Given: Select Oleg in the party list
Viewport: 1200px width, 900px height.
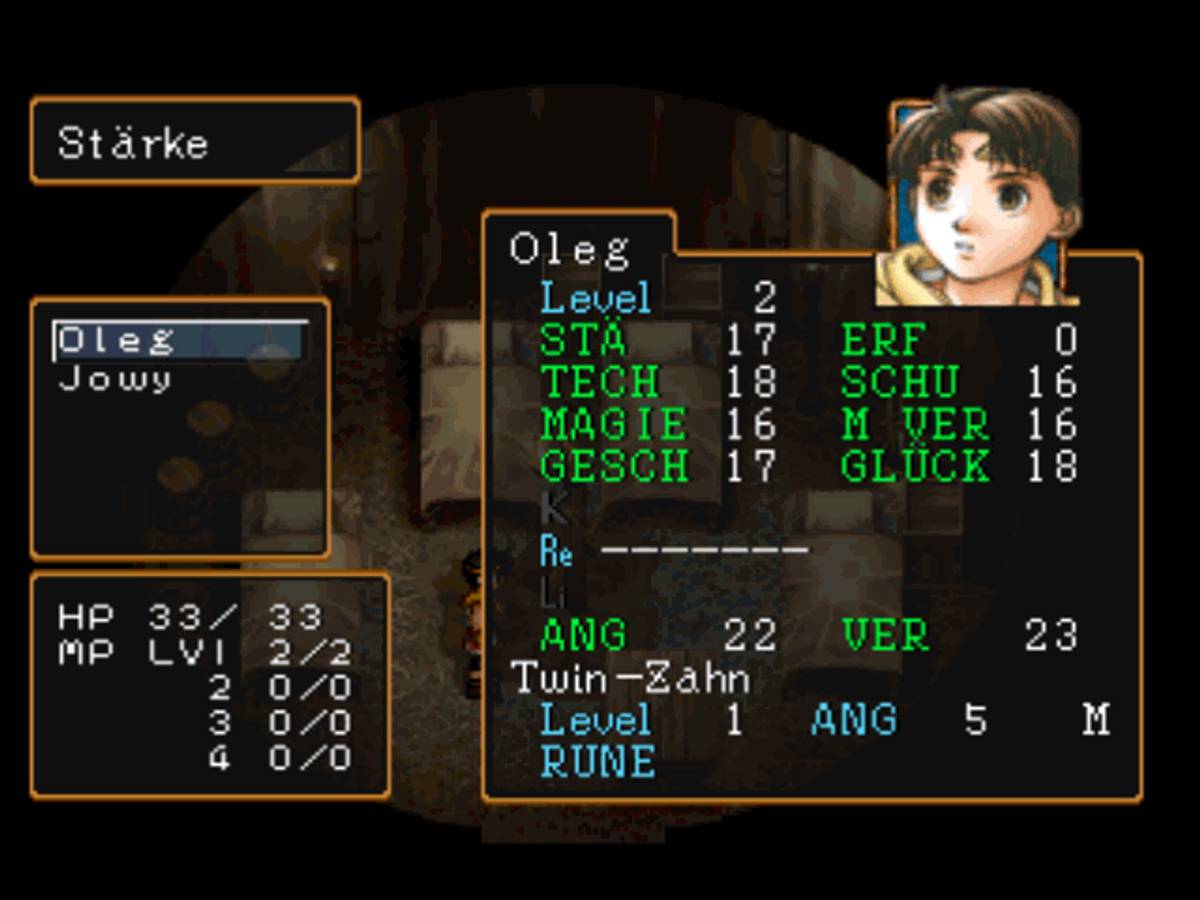Looking at the screenshot, I should tap(116, 341).
